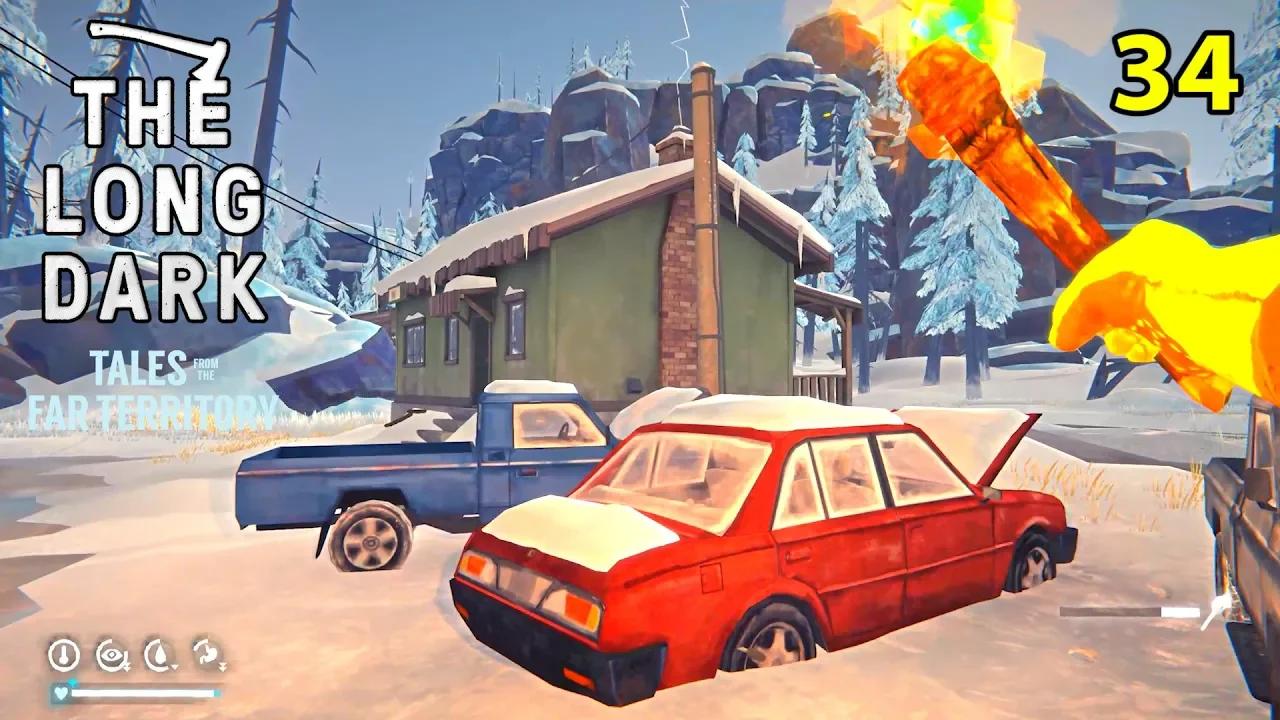
Task: Click the arrow below the fatigue icon
Action: pyautogui.click(x=126, y=666)
